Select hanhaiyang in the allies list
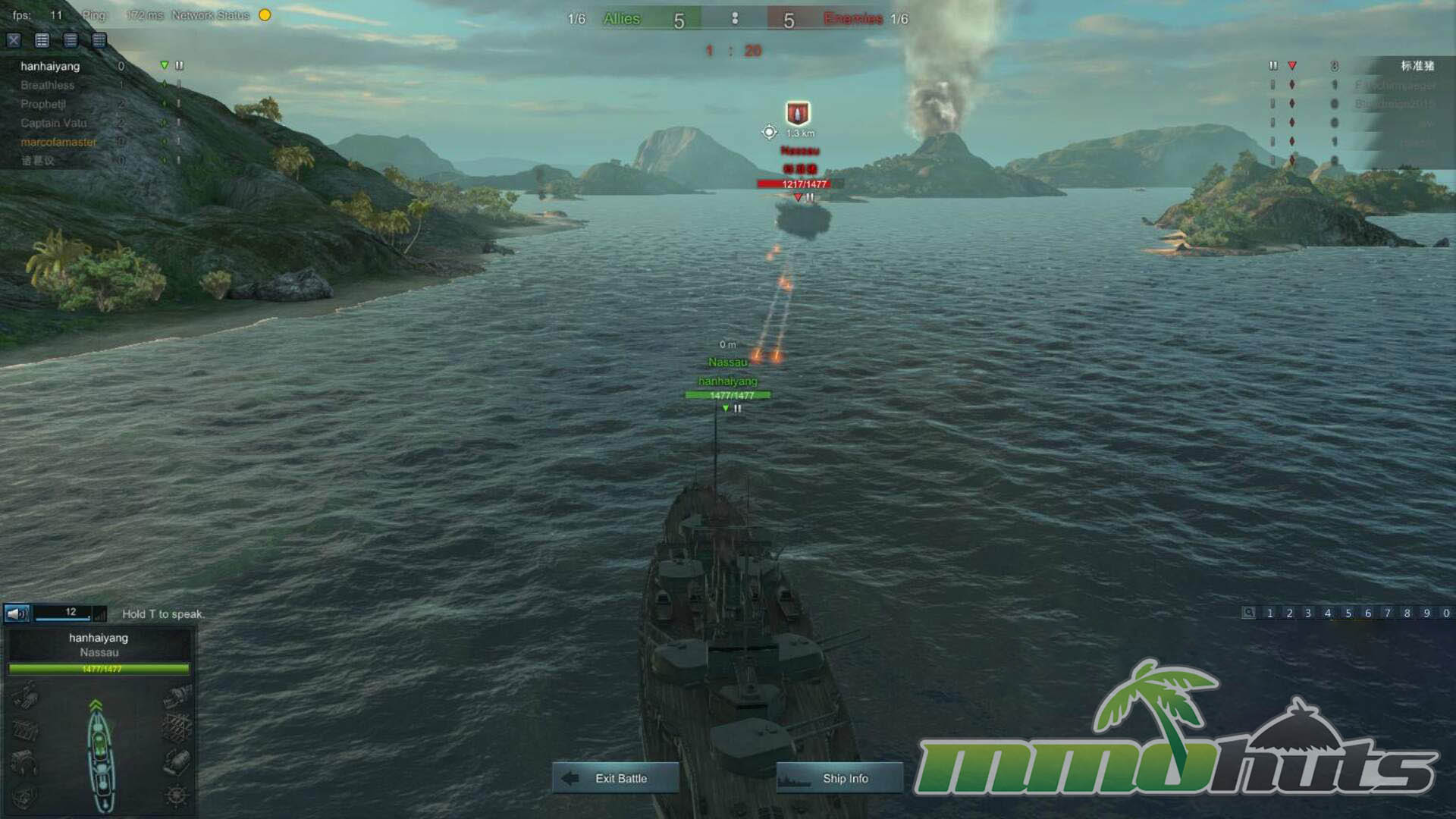The image size is (1456, 819). [x=50, y=66]
